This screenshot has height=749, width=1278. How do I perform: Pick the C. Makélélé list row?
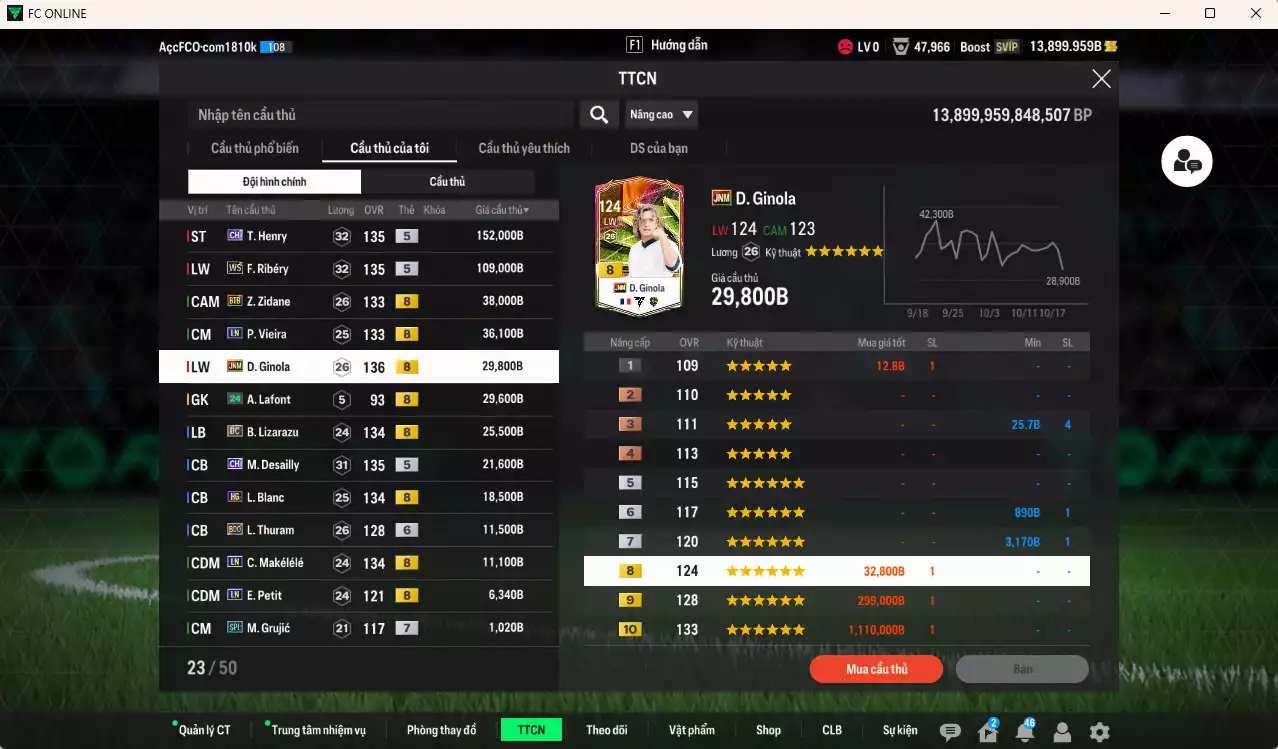click(x=358, y=563)
